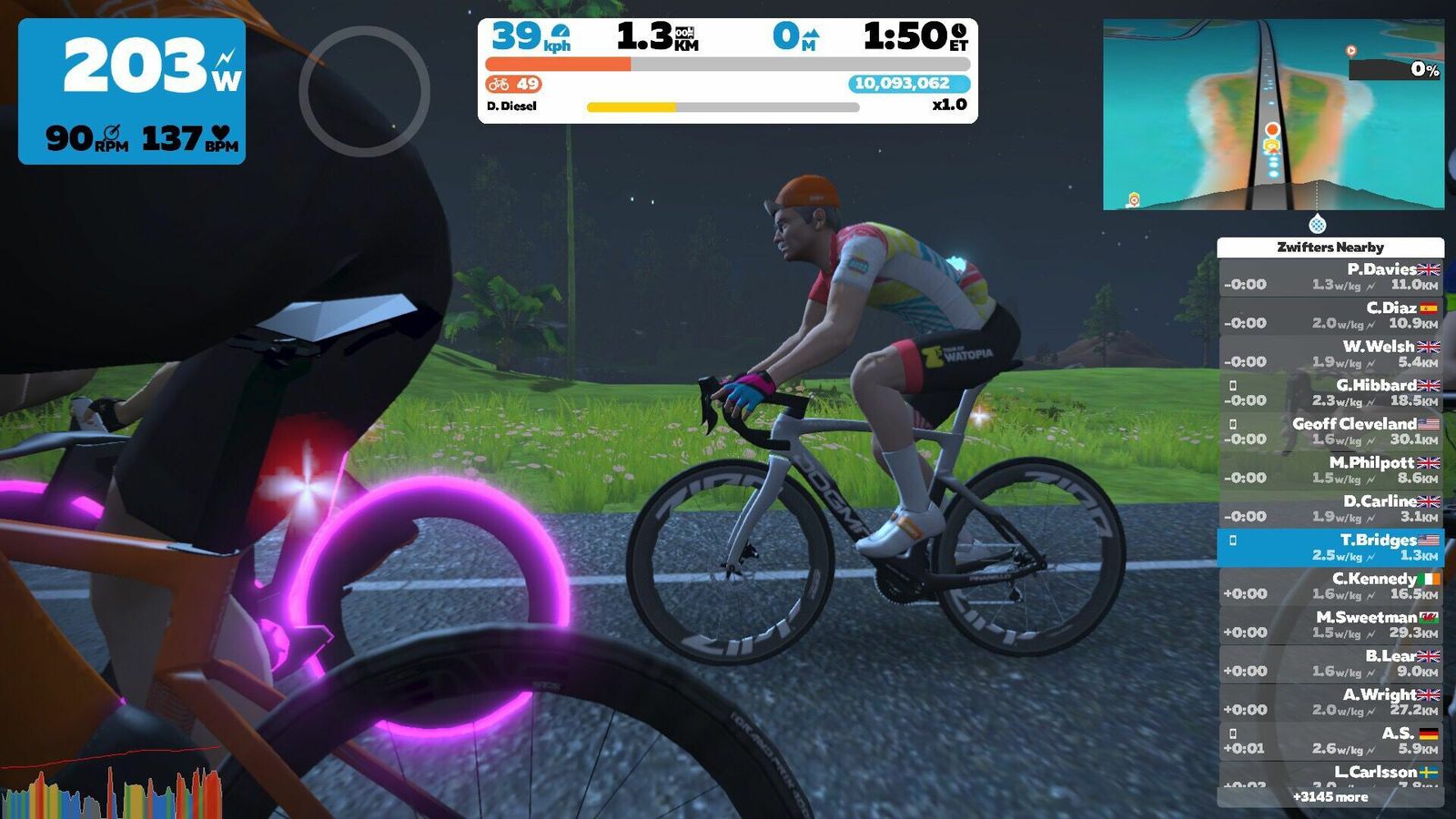Click the Zwifters Nearby header
The image size is (1456, 819).
(1330, 247)
